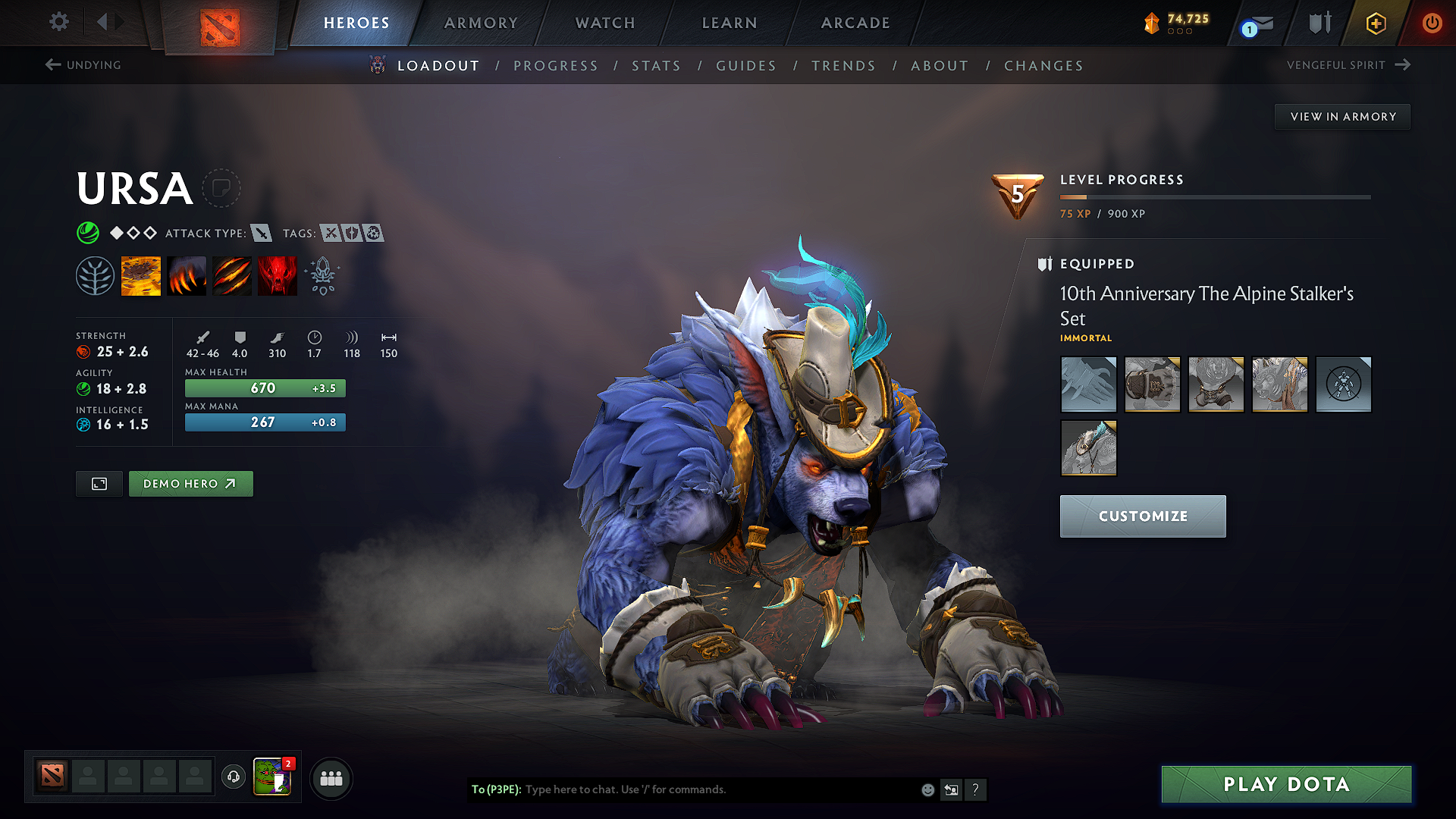Select the Fury Swipes ability icon

(x=232, y=275)
